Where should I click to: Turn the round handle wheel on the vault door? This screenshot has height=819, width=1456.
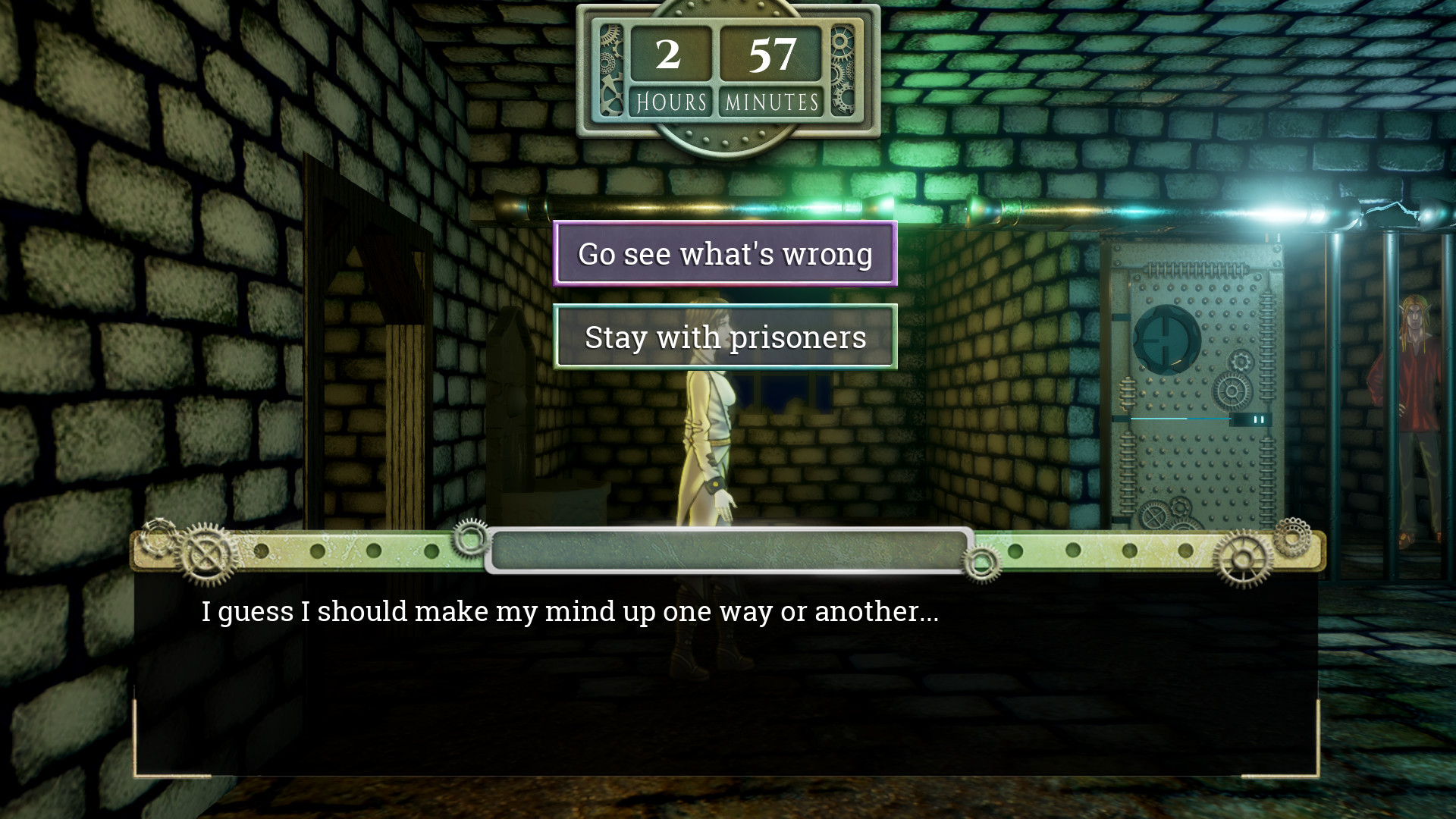(x=1166, y=338)
